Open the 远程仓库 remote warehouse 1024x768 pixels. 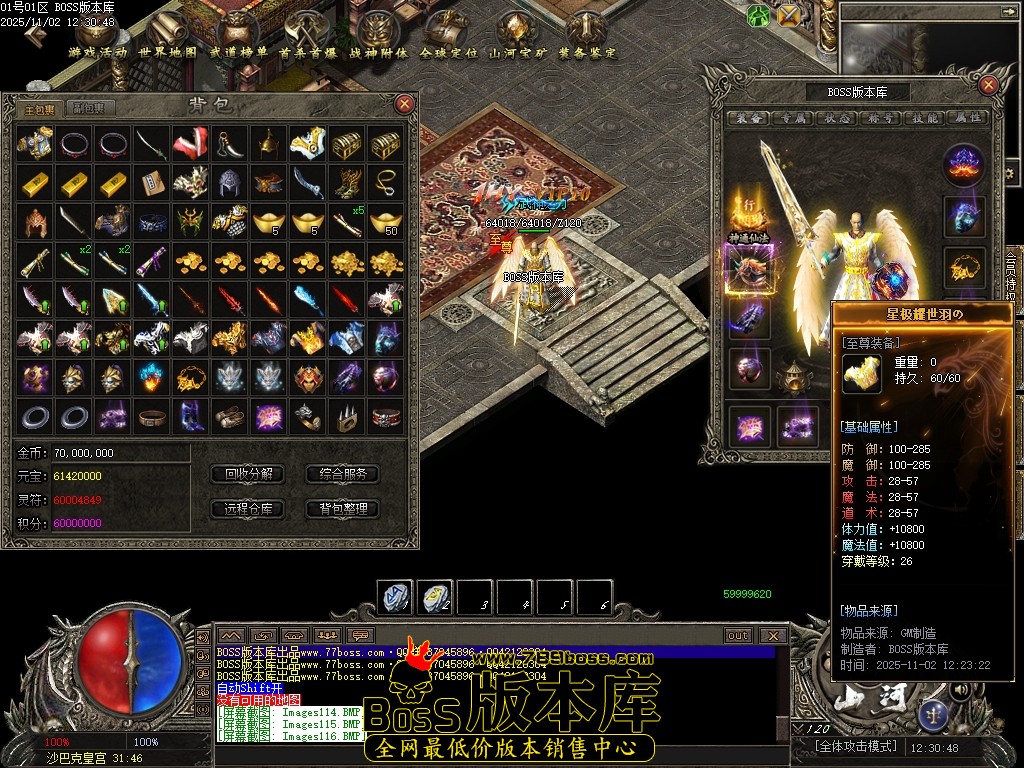tap(248, 509)
